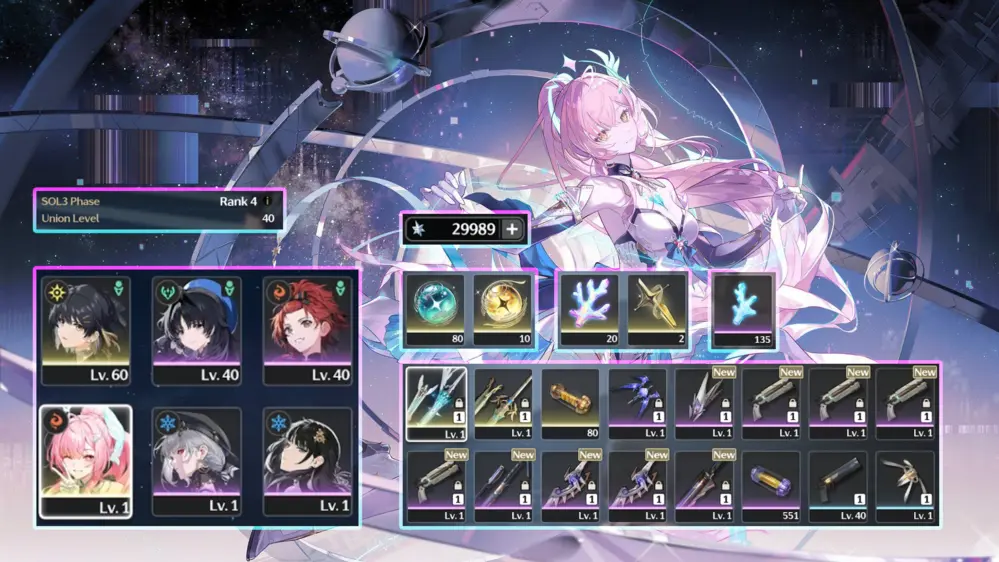999x562 pixels.
Task: Select the golden star spike item
Action: (x=657, y=309)
